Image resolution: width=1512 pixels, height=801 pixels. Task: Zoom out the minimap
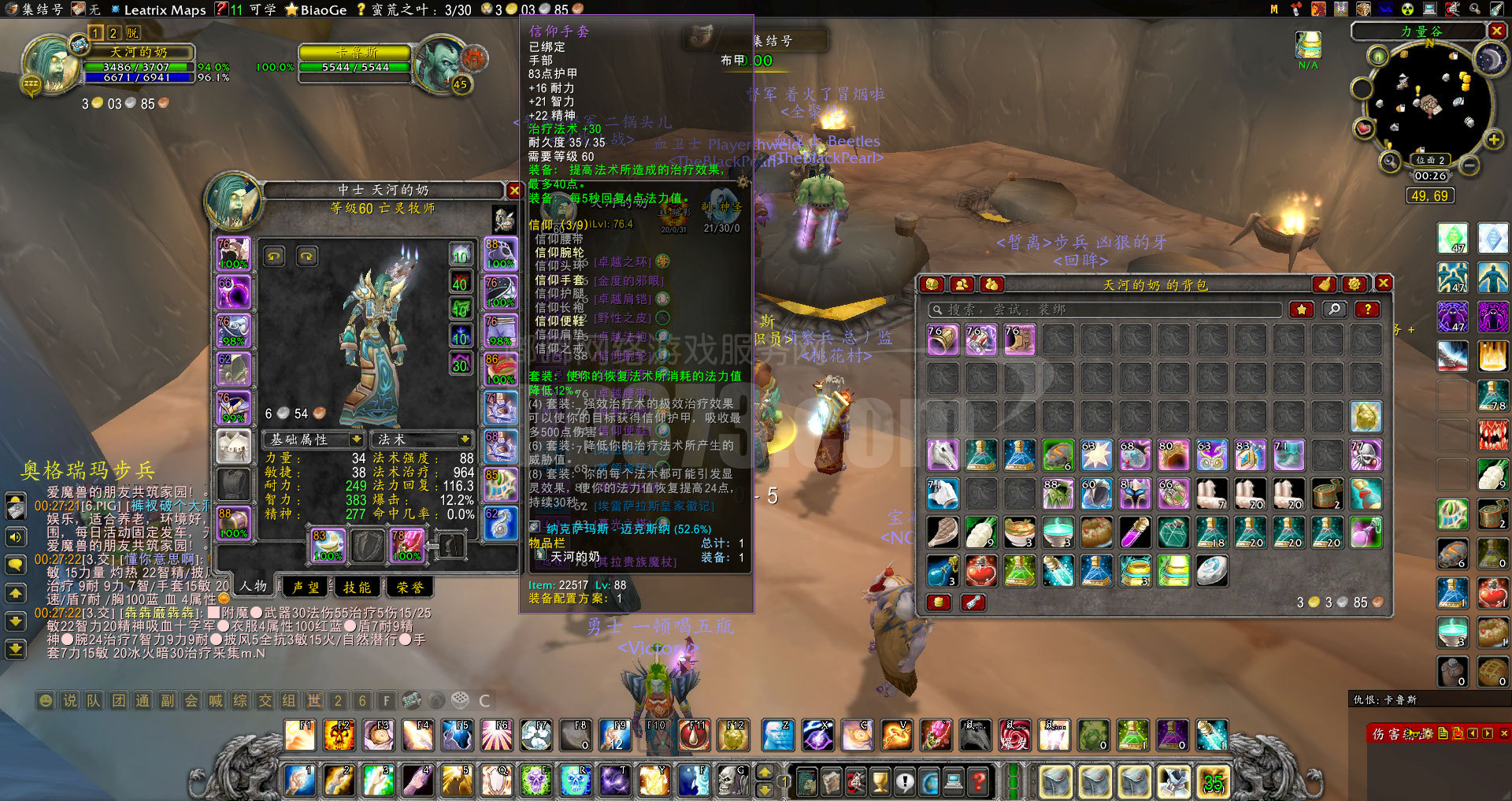click(x=1469, y=165)
